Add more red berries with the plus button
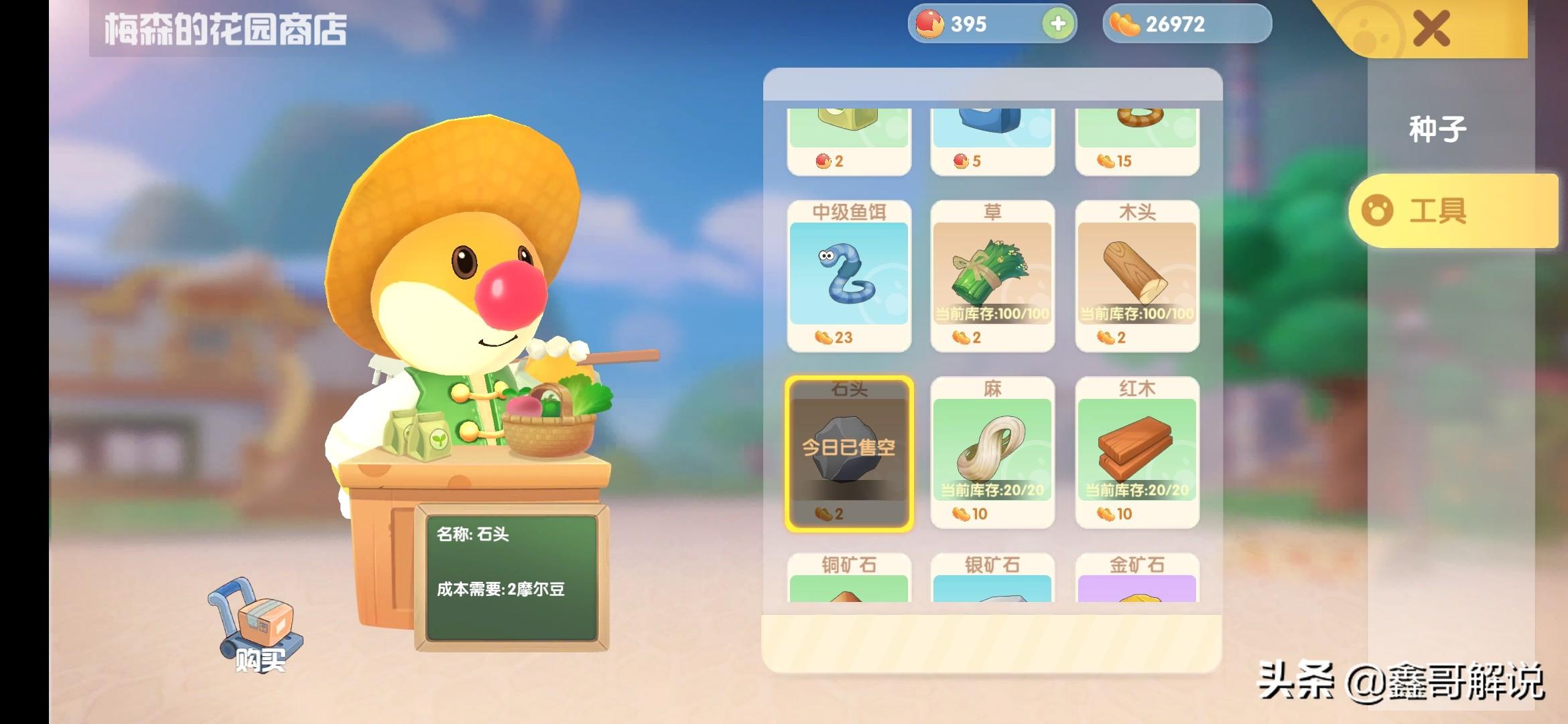This screenshot has width=1568, height=724. coord(1058,24)
